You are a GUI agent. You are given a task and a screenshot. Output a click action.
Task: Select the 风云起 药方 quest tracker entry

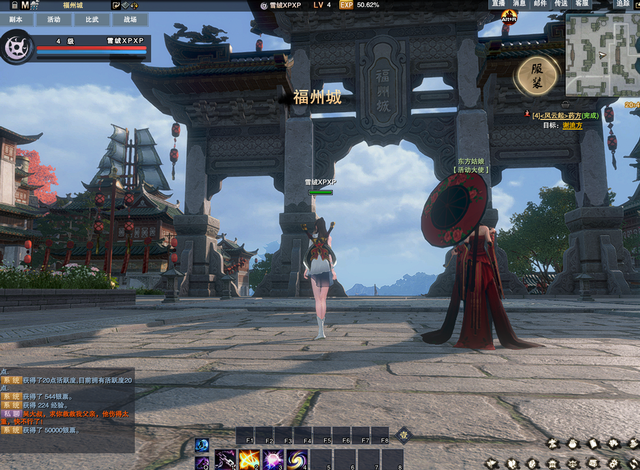(x=565, y=115)
